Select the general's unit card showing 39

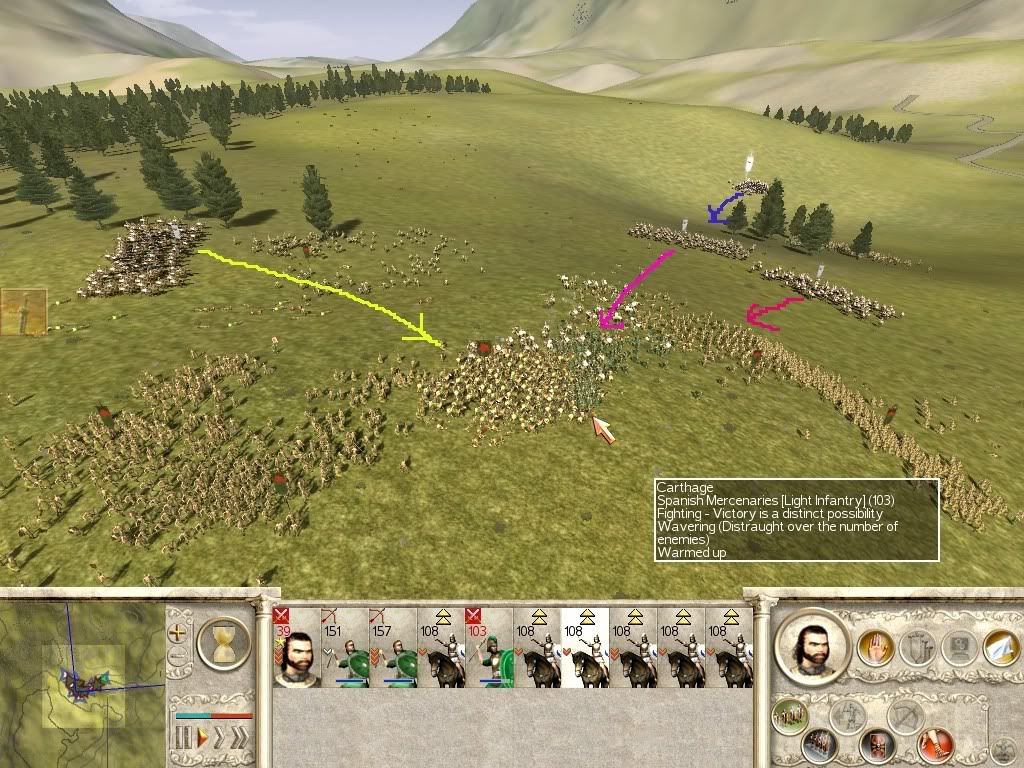tap(296, 648)
